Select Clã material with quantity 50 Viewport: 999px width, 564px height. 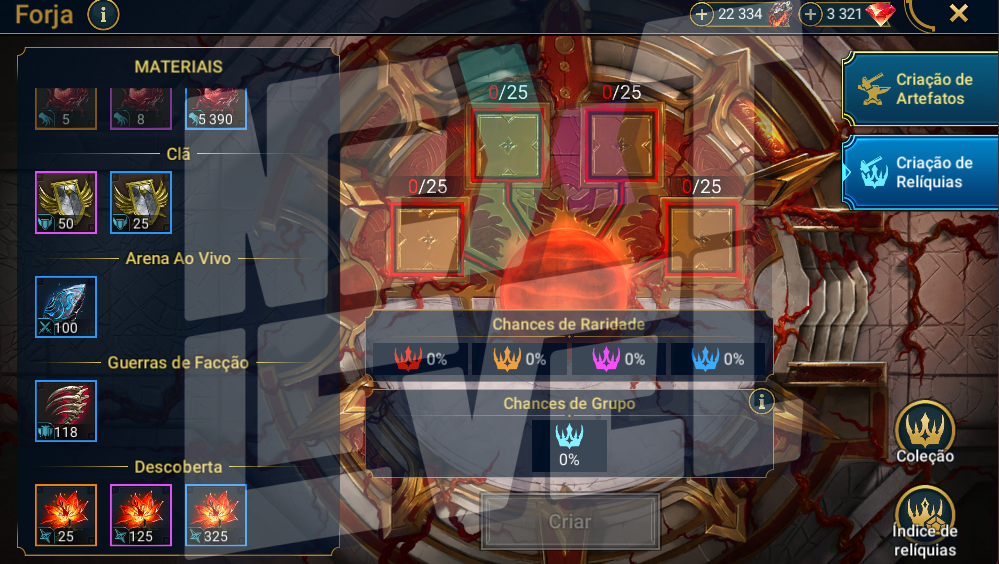(x=66, y=203)
